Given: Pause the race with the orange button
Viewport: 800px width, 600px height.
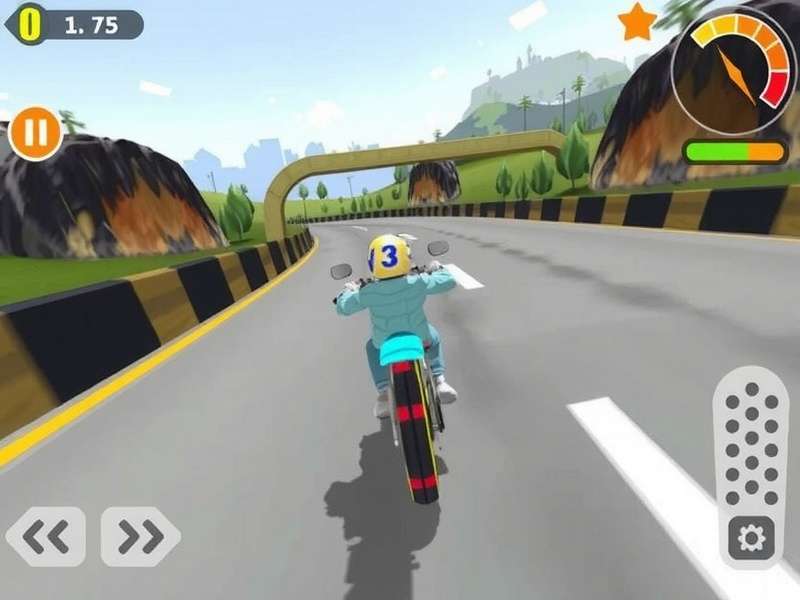Looking at the screenshot, I should pyautogui.click(x=36, y=133).
